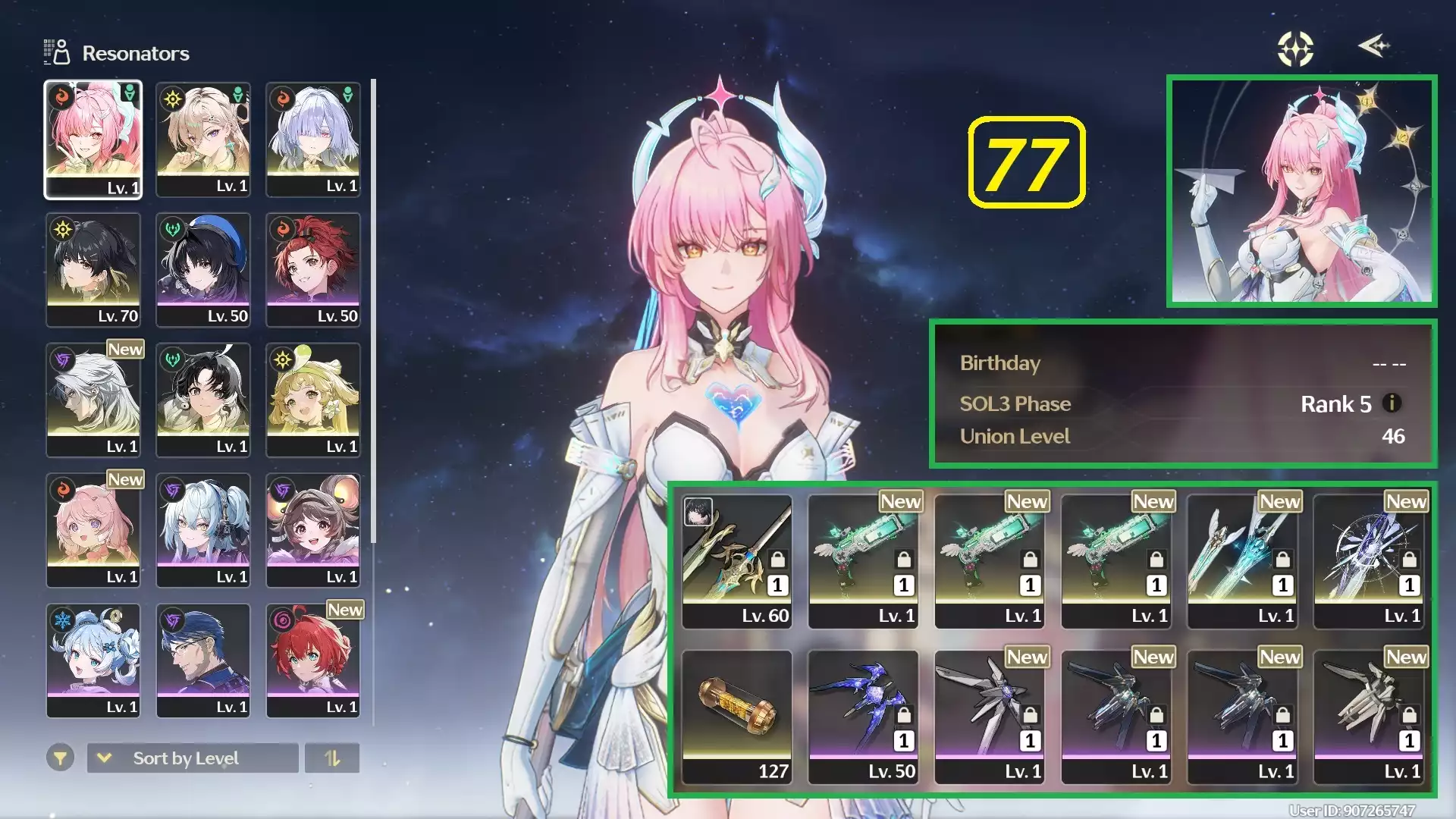Choose the white-haired resonator marked New
1456x819 pixels.
click(93, 400)
